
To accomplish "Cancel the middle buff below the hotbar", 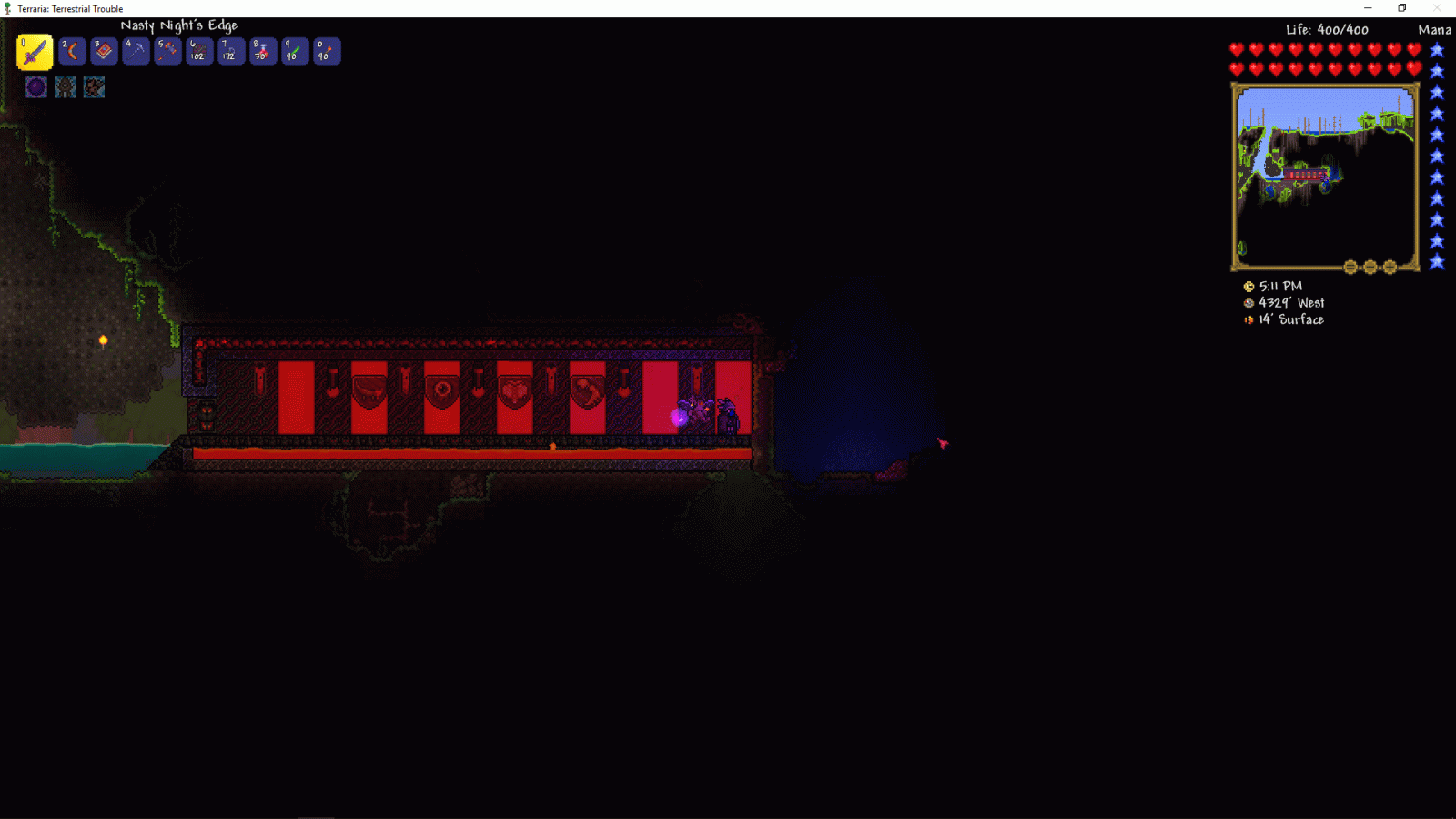I will point(65,86).
